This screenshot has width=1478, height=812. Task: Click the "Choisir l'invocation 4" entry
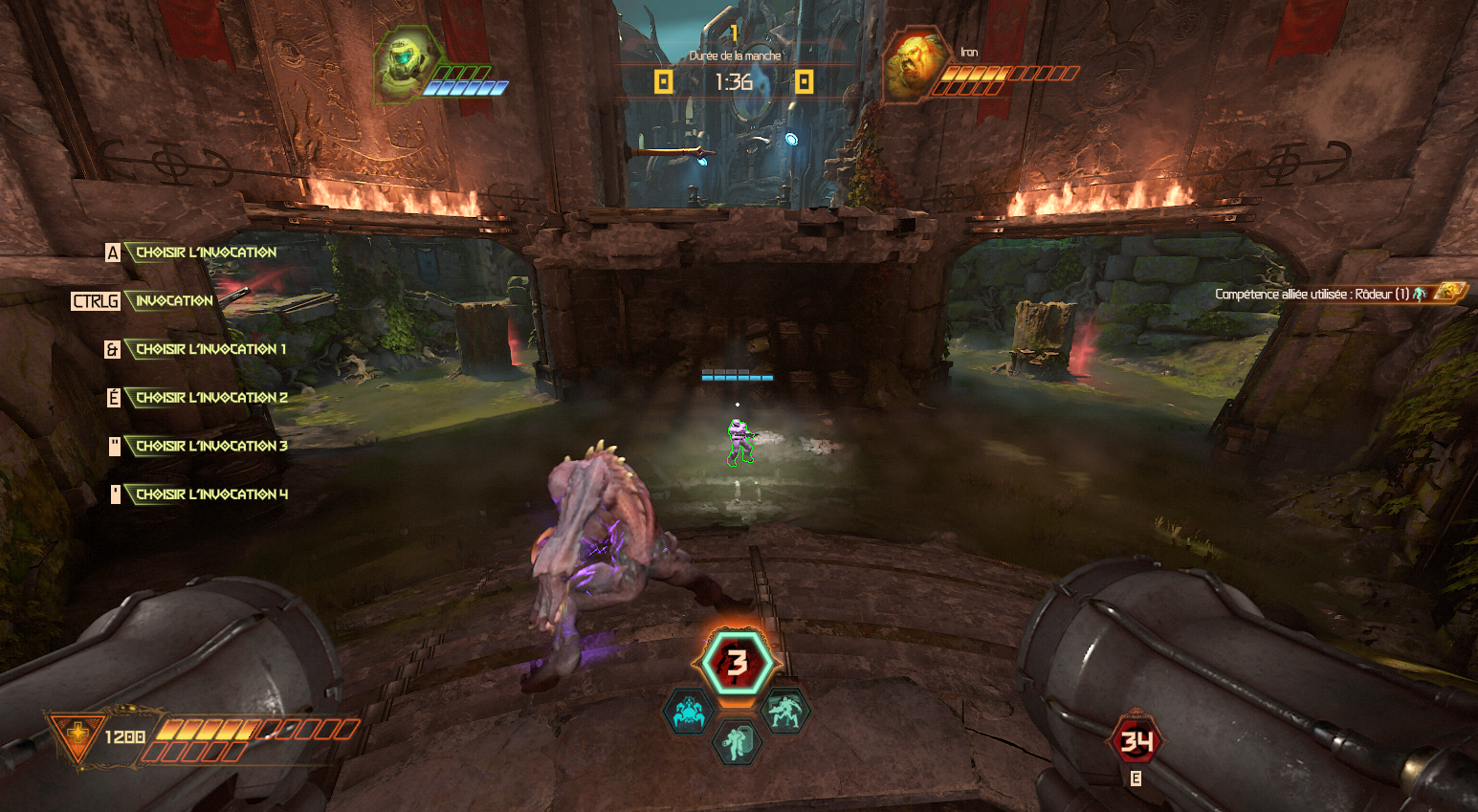tap(210, 494)
